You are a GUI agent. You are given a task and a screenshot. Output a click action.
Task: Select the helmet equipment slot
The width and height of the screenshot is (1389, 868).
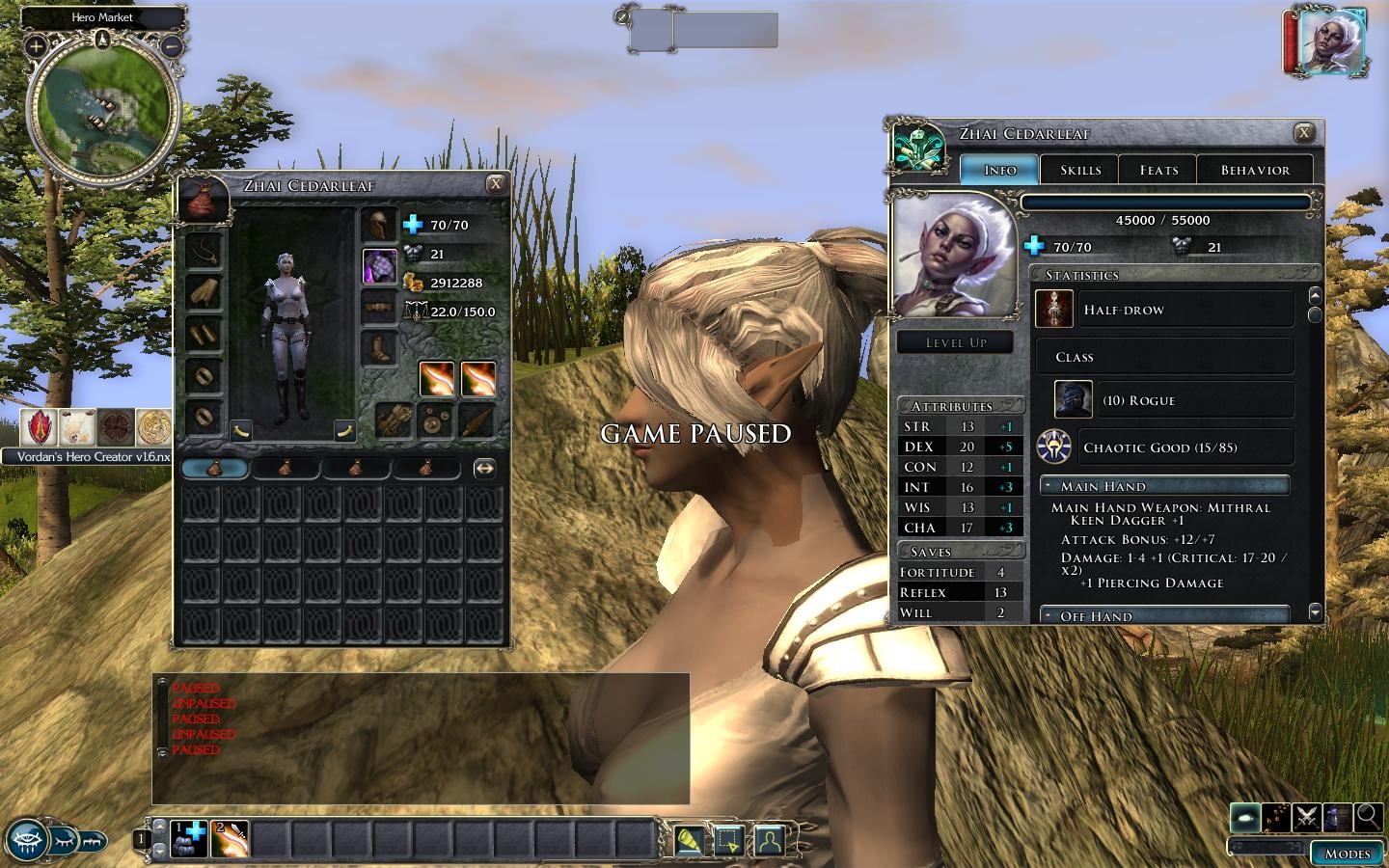coord(379,225)
